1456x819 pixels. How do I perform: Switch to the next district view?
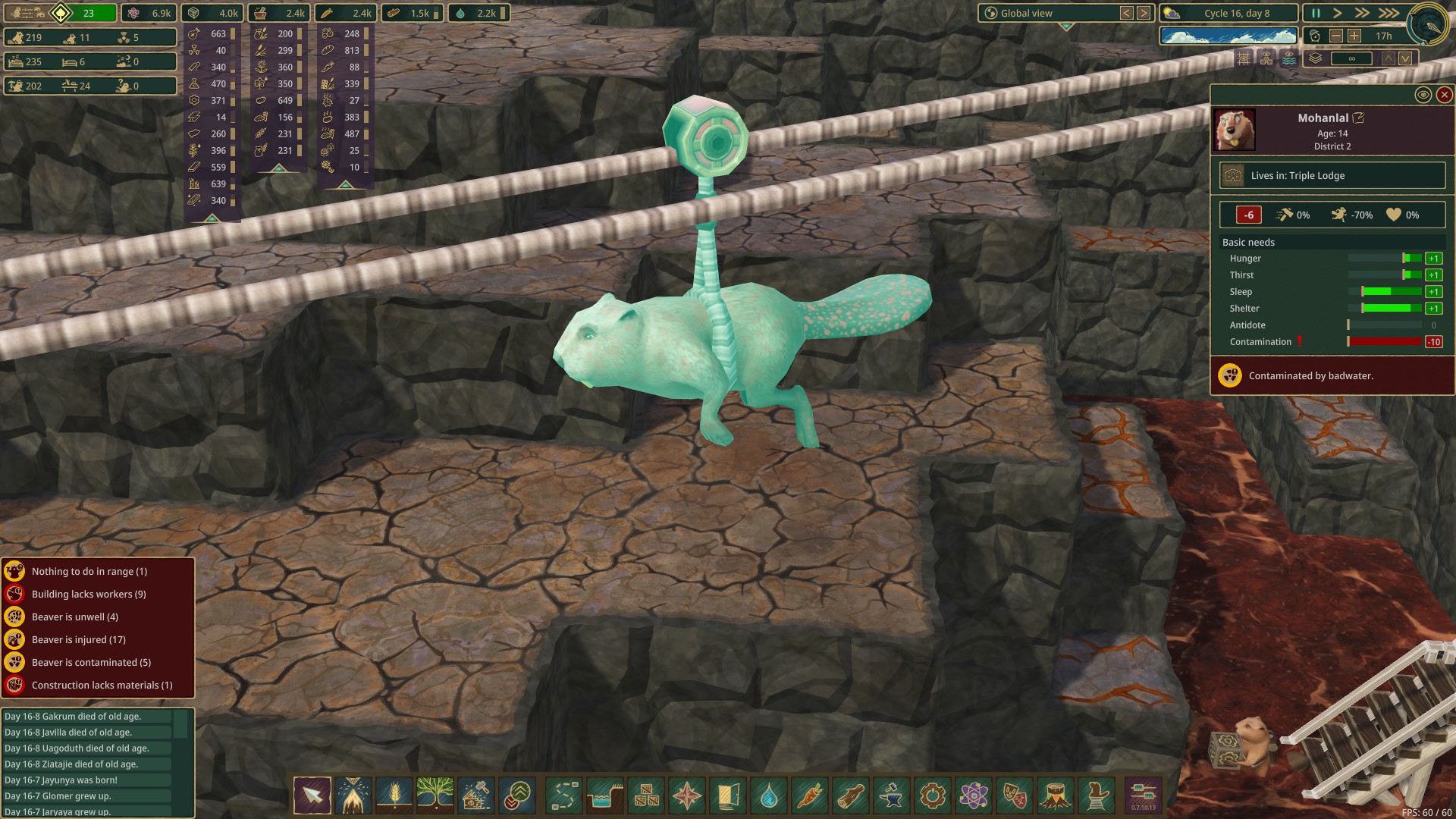(1144, 13)
